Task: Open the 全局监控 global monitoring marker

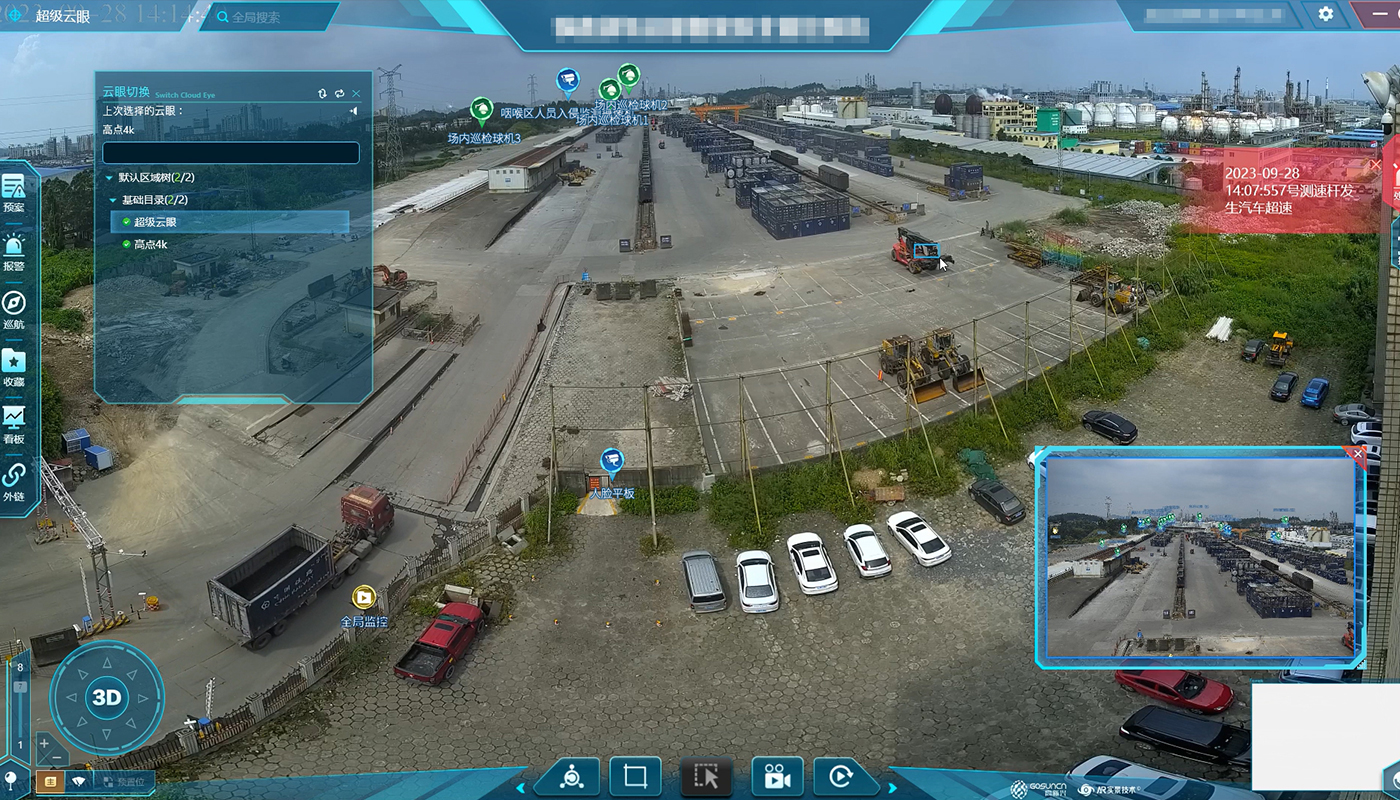Action: (363, 598)
